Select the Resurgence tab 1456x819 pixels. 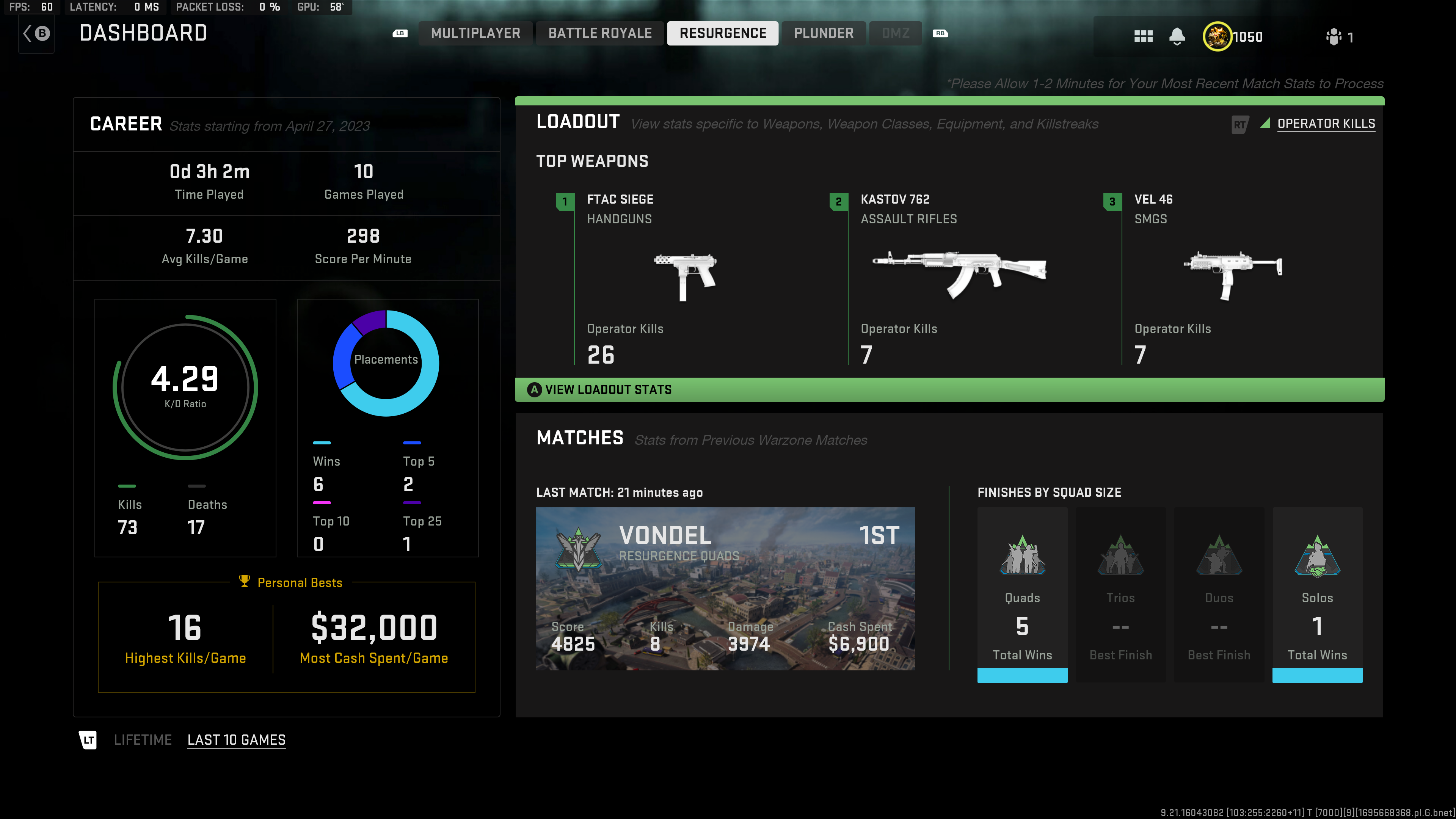click(x=722, y=33)
